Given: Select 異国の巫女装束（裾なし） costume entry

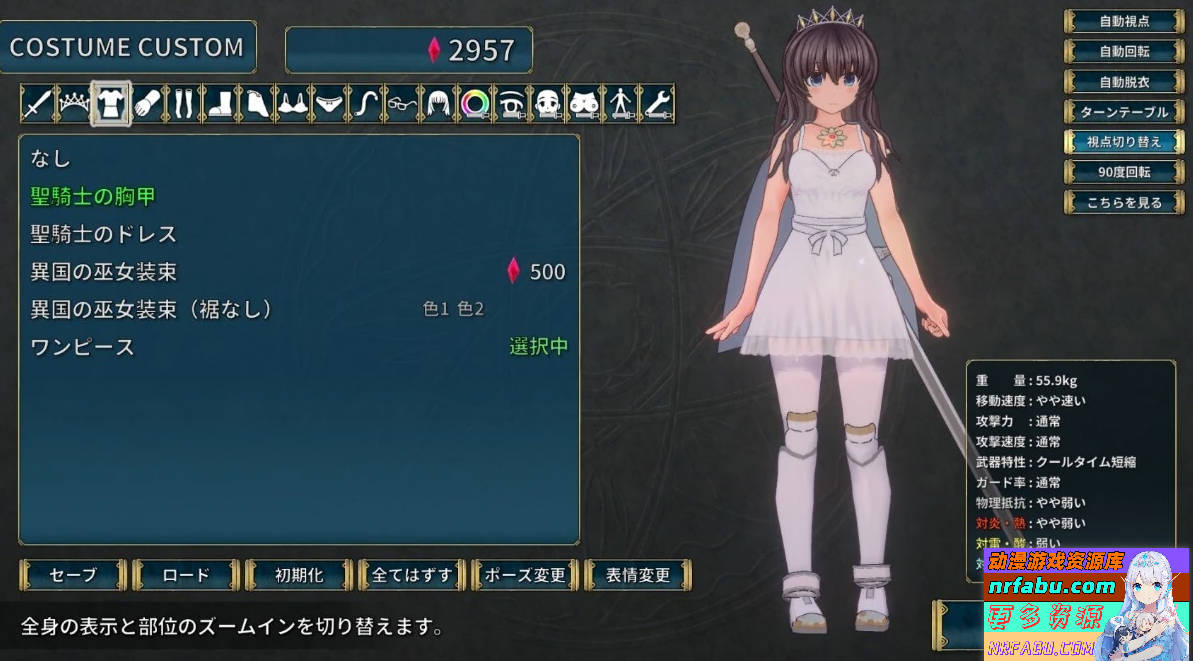Looking at the screenshot, I should tap(152, 310).
